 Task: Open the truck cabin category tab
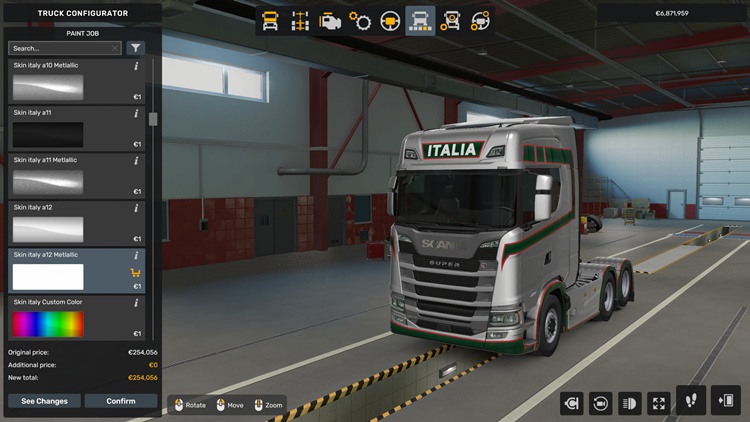coord(270,20)
